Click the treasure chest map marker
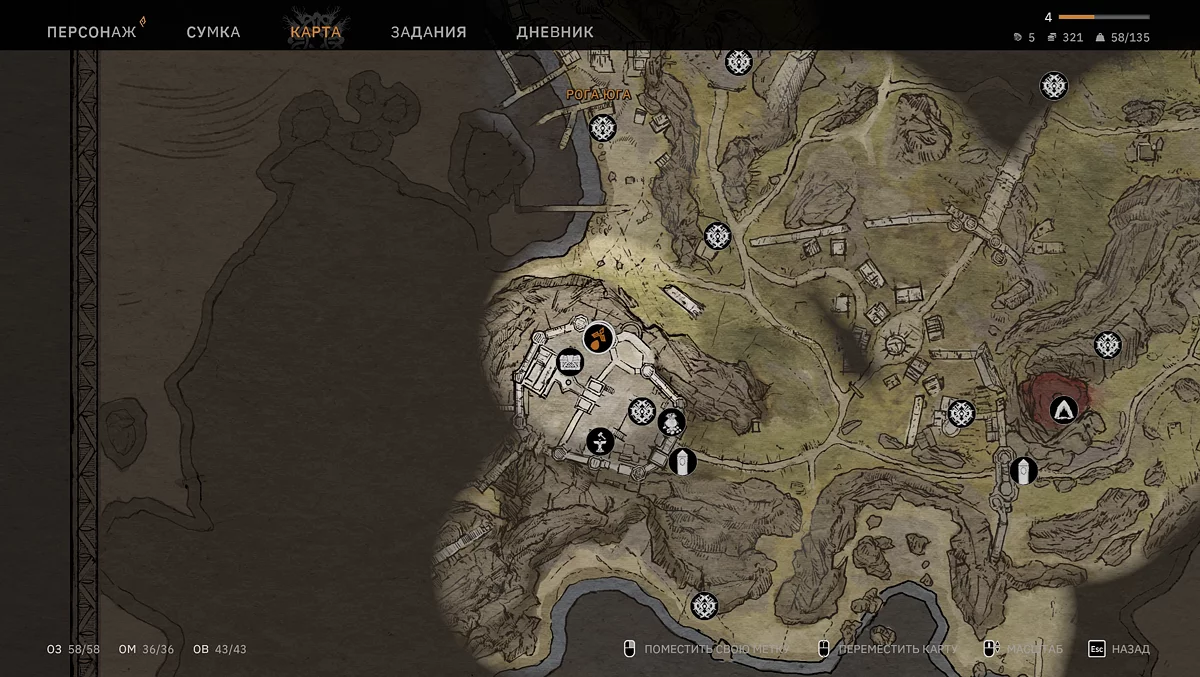1200x677 pixels. click(x=570, y=361)
